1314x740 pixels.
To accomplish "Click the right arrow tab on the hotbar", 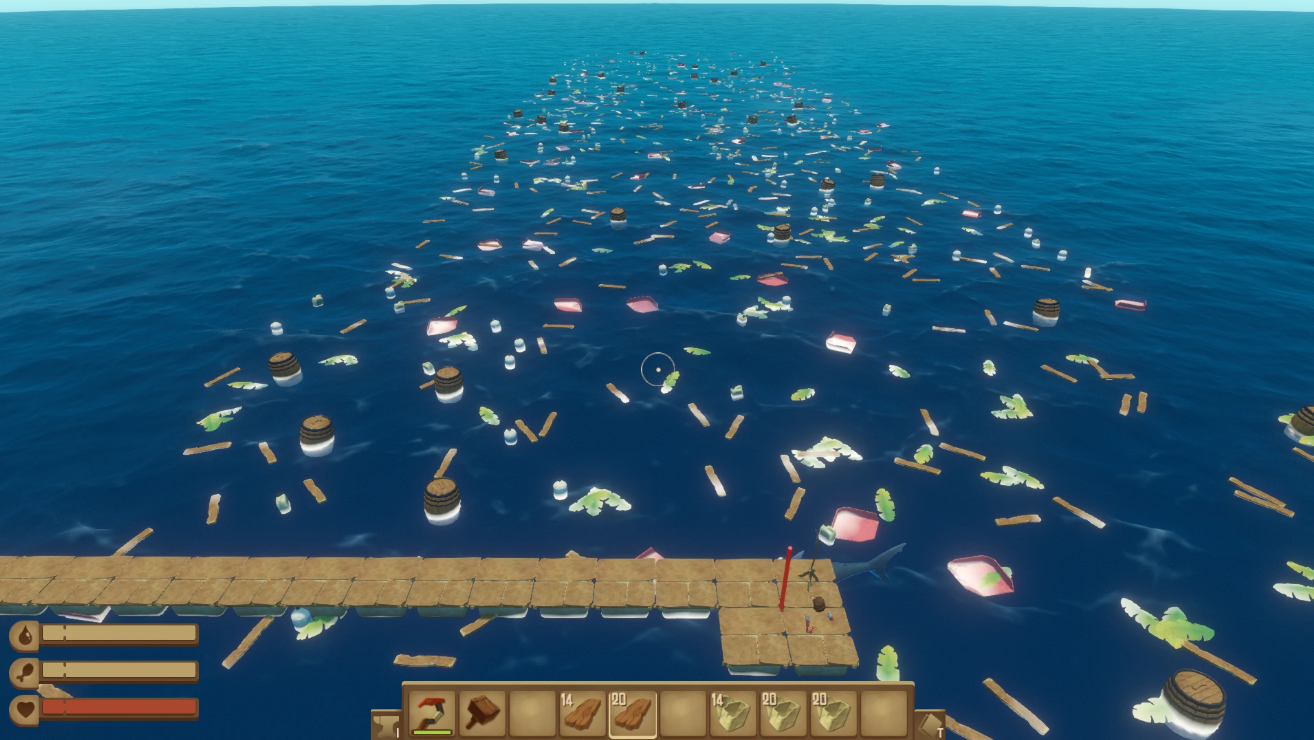I will tap(930, 723).
